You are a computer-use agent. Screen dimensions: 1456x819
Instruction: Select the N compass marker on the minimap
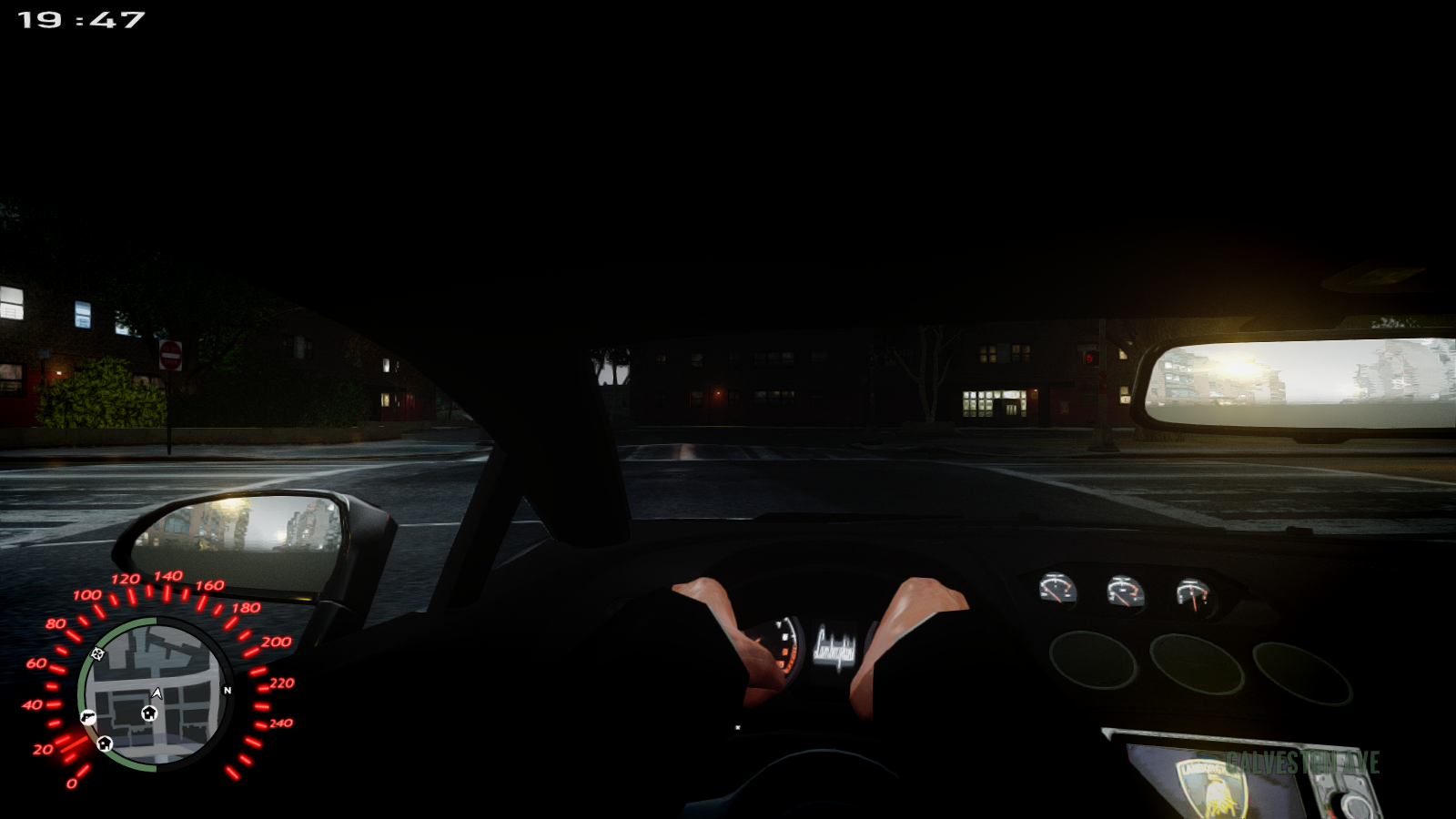tap(227, 690)
